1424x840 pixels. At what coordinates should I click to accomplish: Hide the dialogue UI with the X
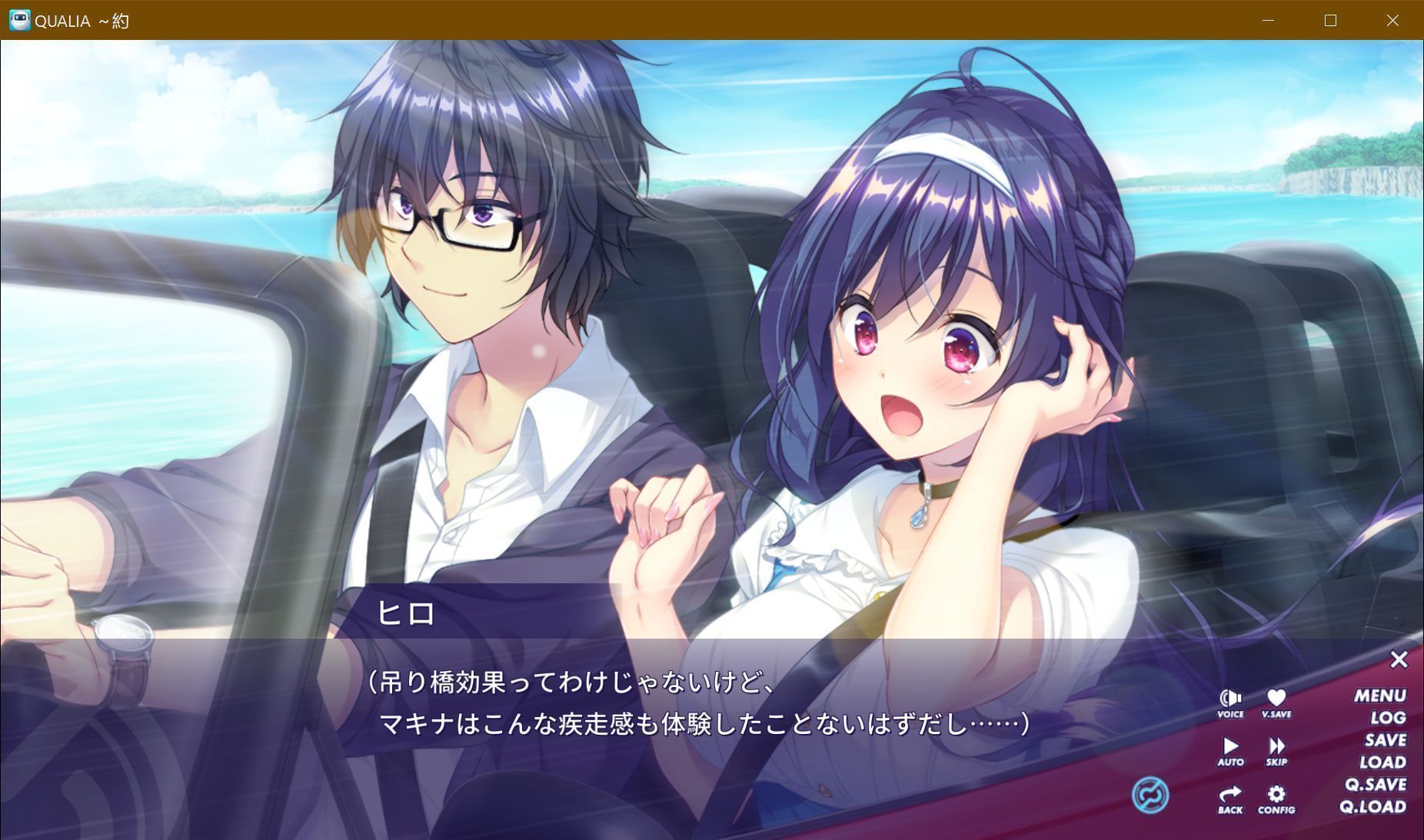pos(1399,659)
